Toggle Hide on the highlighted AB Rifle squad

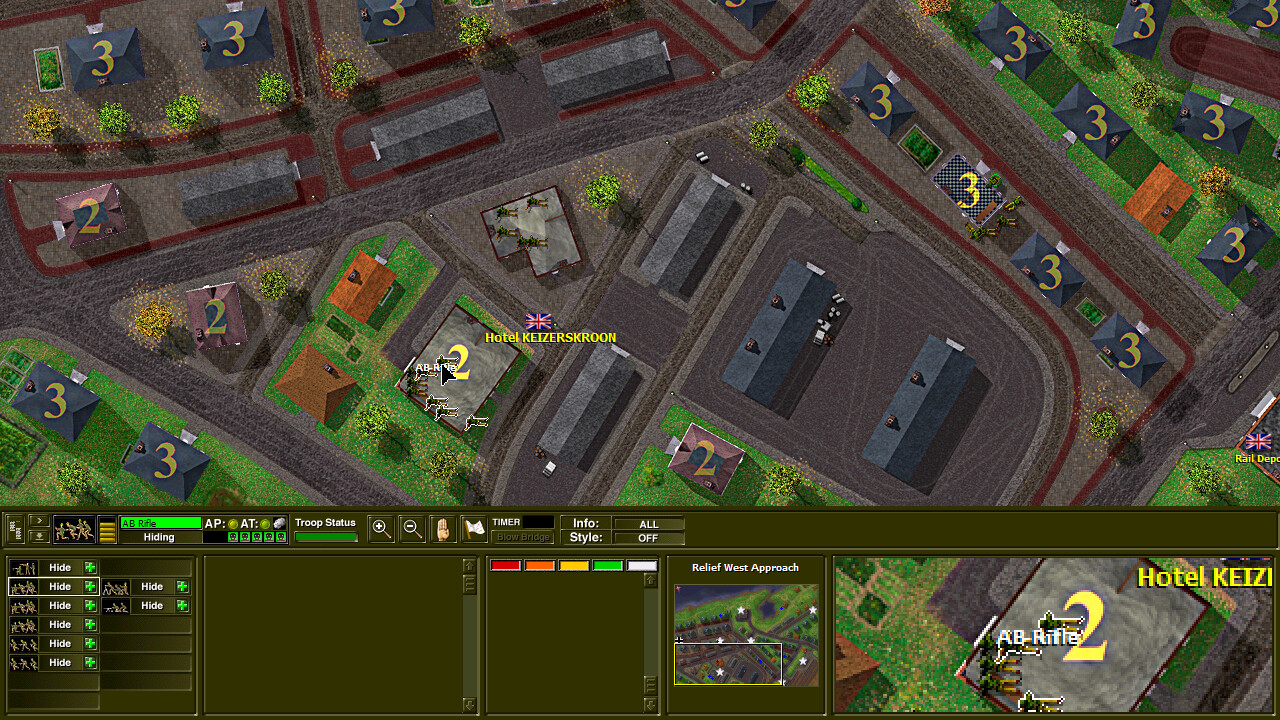[x=59, y=586]
